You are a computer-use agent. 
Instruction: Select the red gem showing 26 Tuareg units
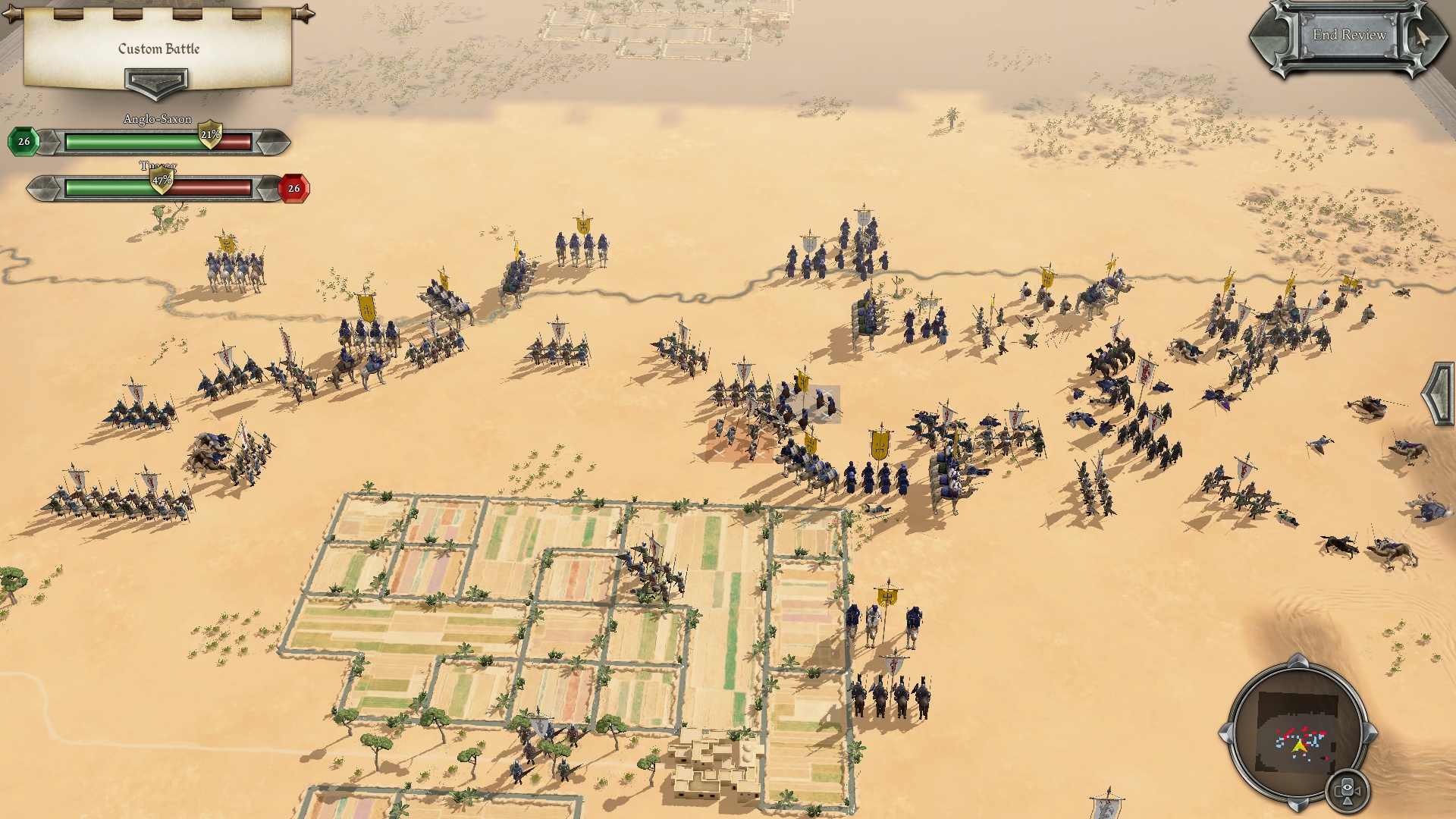(293, 187)
